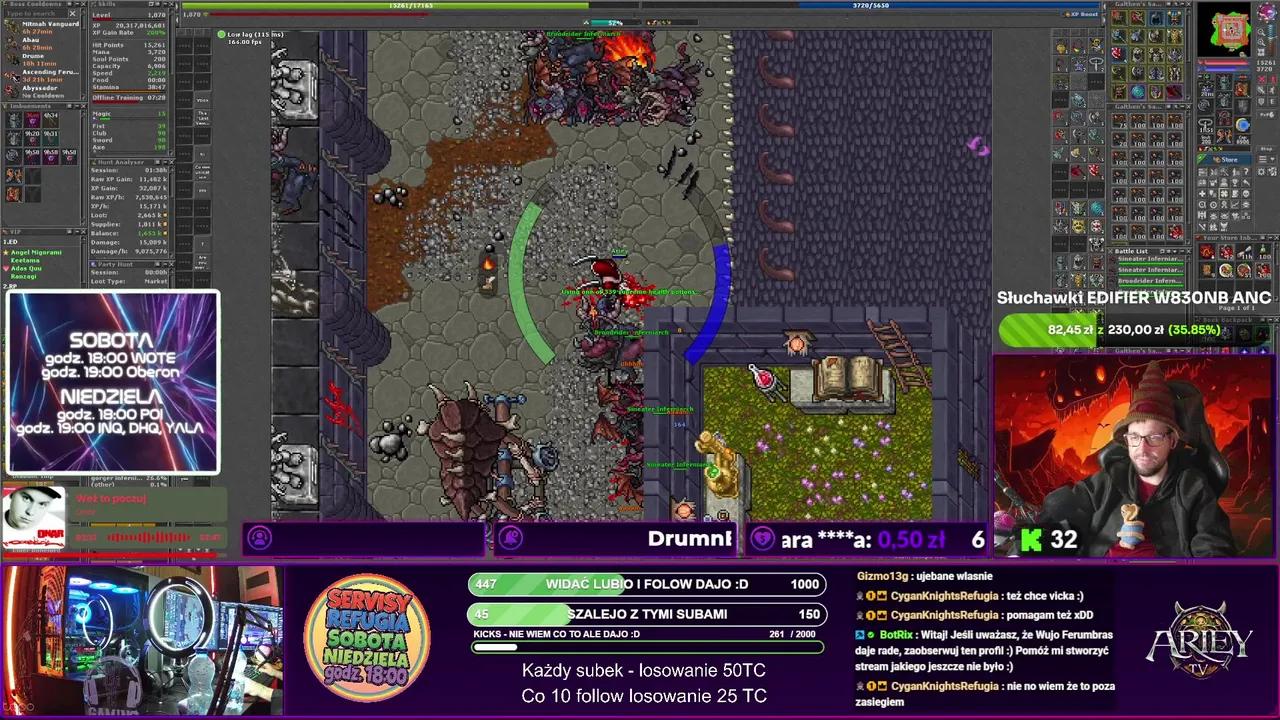This screenshot has height=720, width=1280.
Task: Collapse the Boss Cooldowns panel
Action: [x=76, y=3]
